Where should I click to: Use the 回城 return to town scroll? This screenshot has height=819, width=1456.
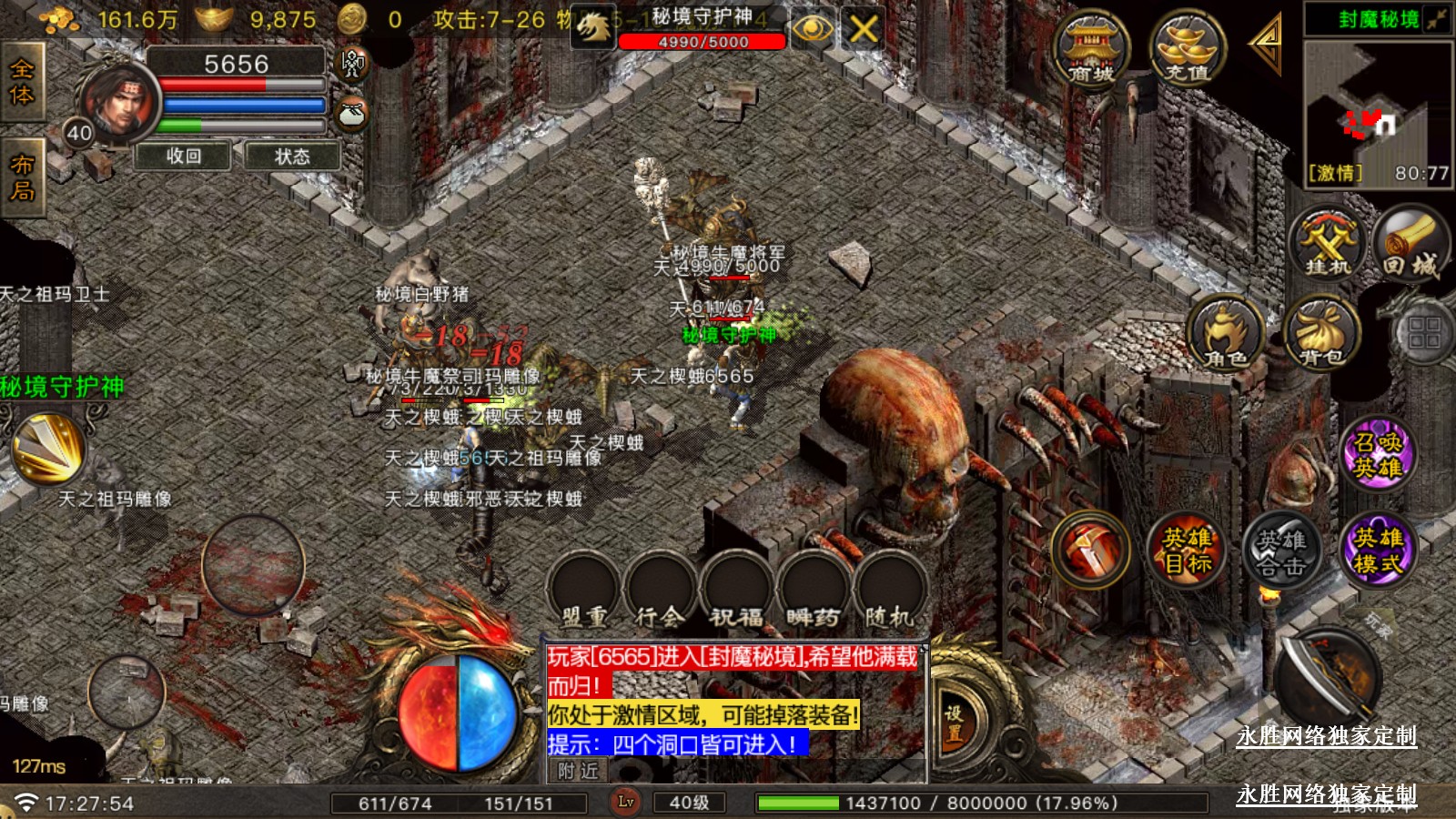(1410, 243)
